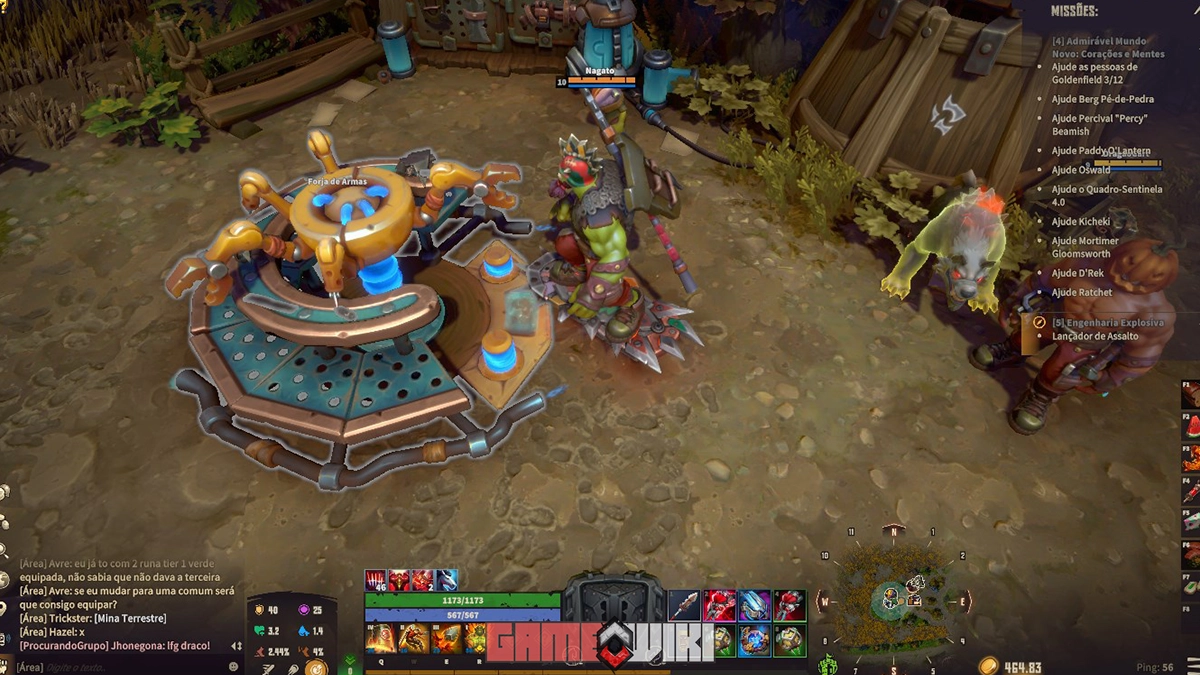Image resolution: width=1200 pixels, height=675 pixels.
Task: Activate the W ability icon
Action: [x=413, y=638]
